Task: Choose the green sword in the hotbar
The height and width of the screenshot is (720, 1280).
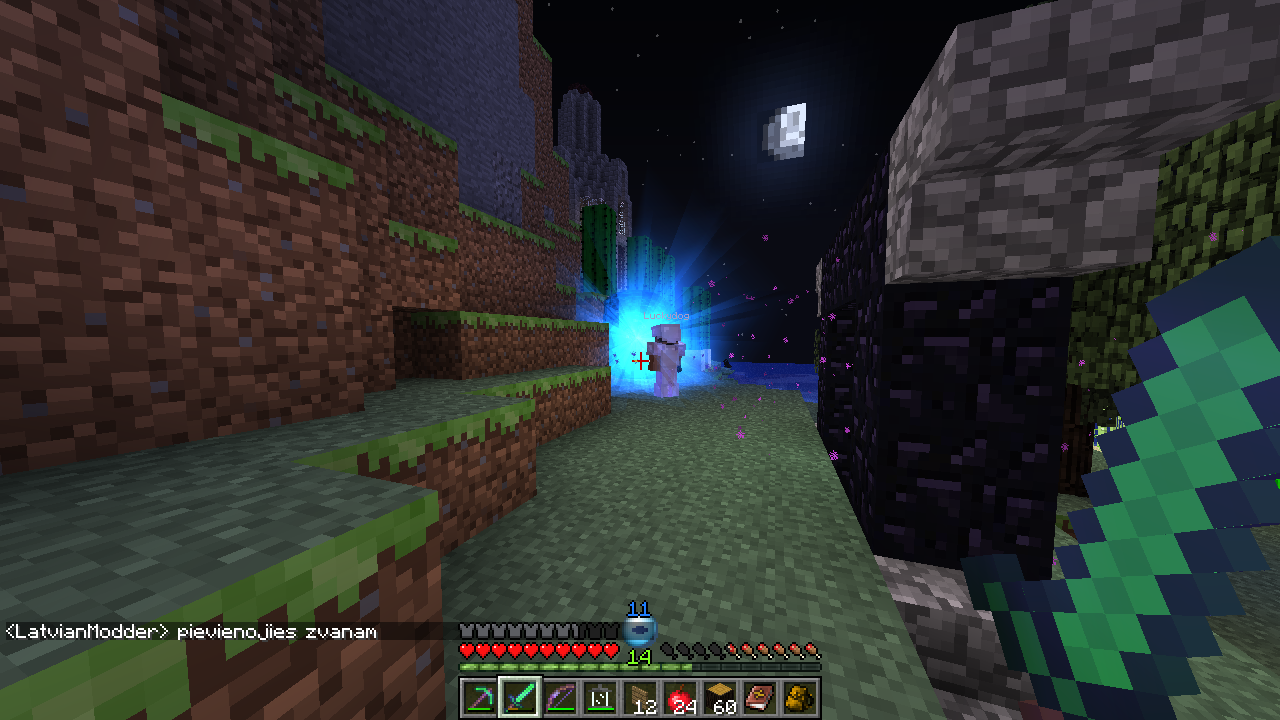Action: (520, 697)
